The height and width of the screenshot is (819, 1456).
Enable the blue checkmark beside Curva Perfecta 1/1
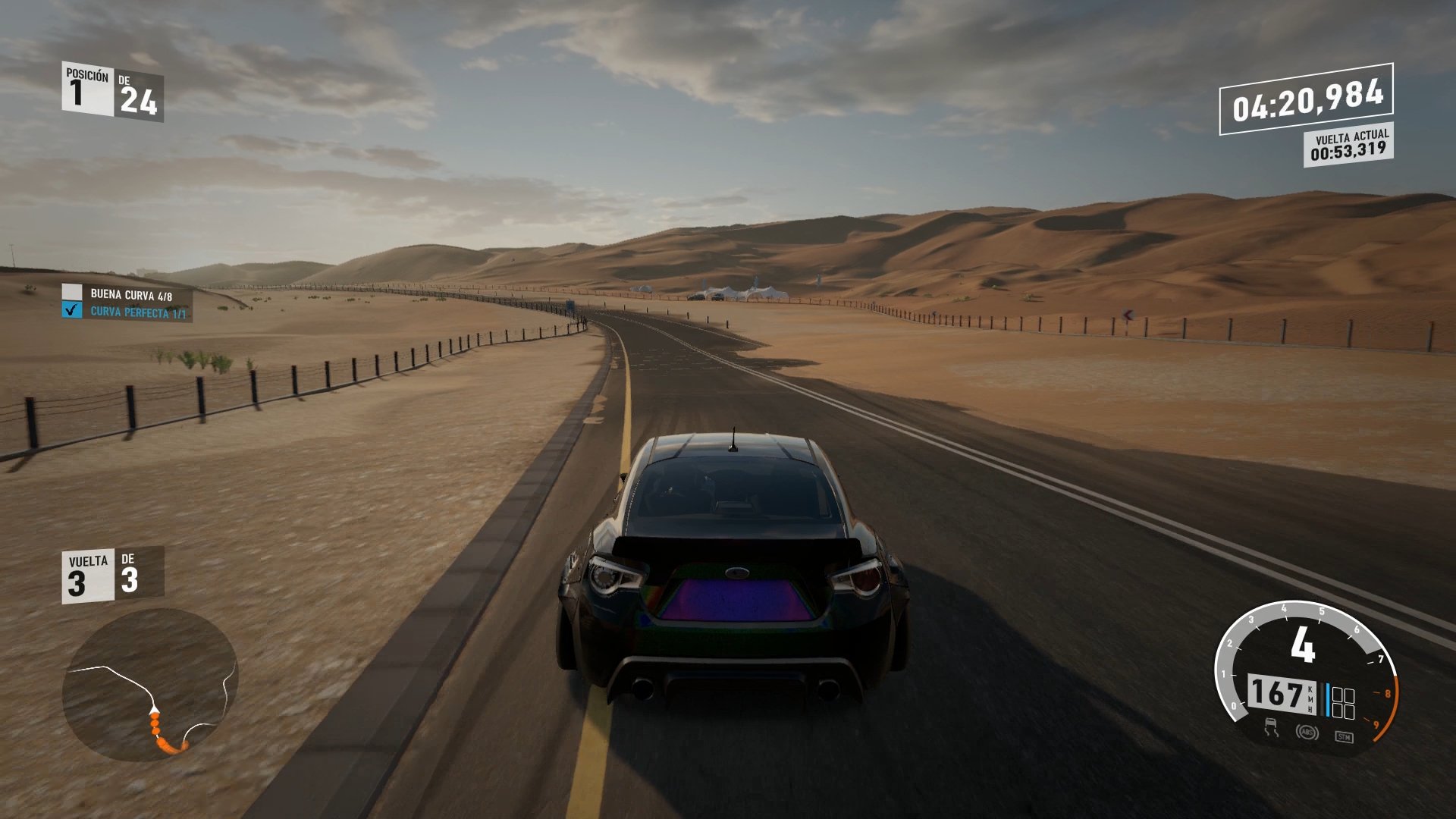coord(72,310)
